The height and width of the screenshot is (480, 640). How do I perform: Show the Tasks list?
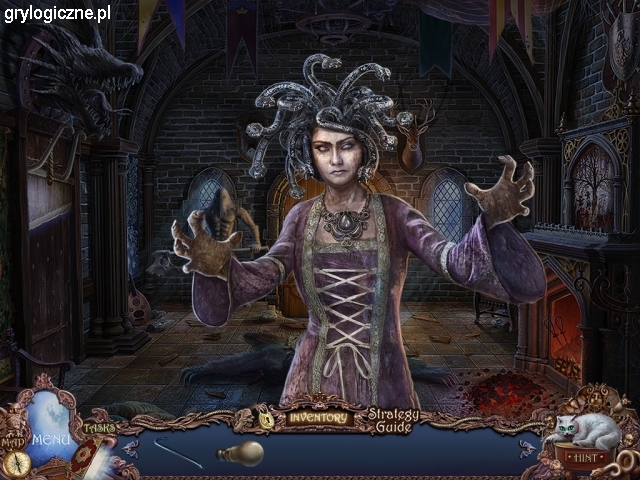pyautogui.click(x=99, y=428)
